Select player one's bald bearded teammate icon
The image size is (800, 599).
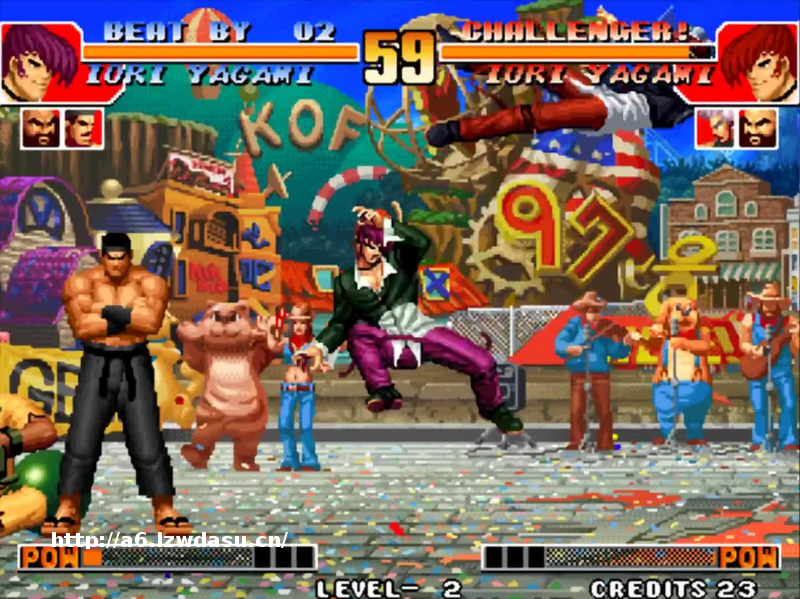(40, 128)
